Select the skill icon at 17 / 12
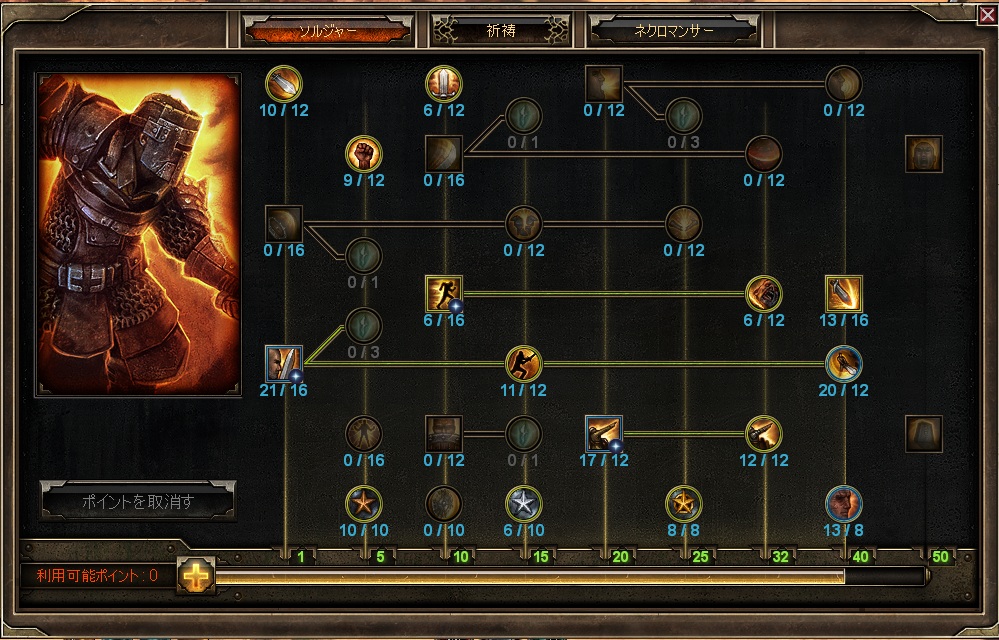Viewport: 999px width, 640px height. point(604,434)
